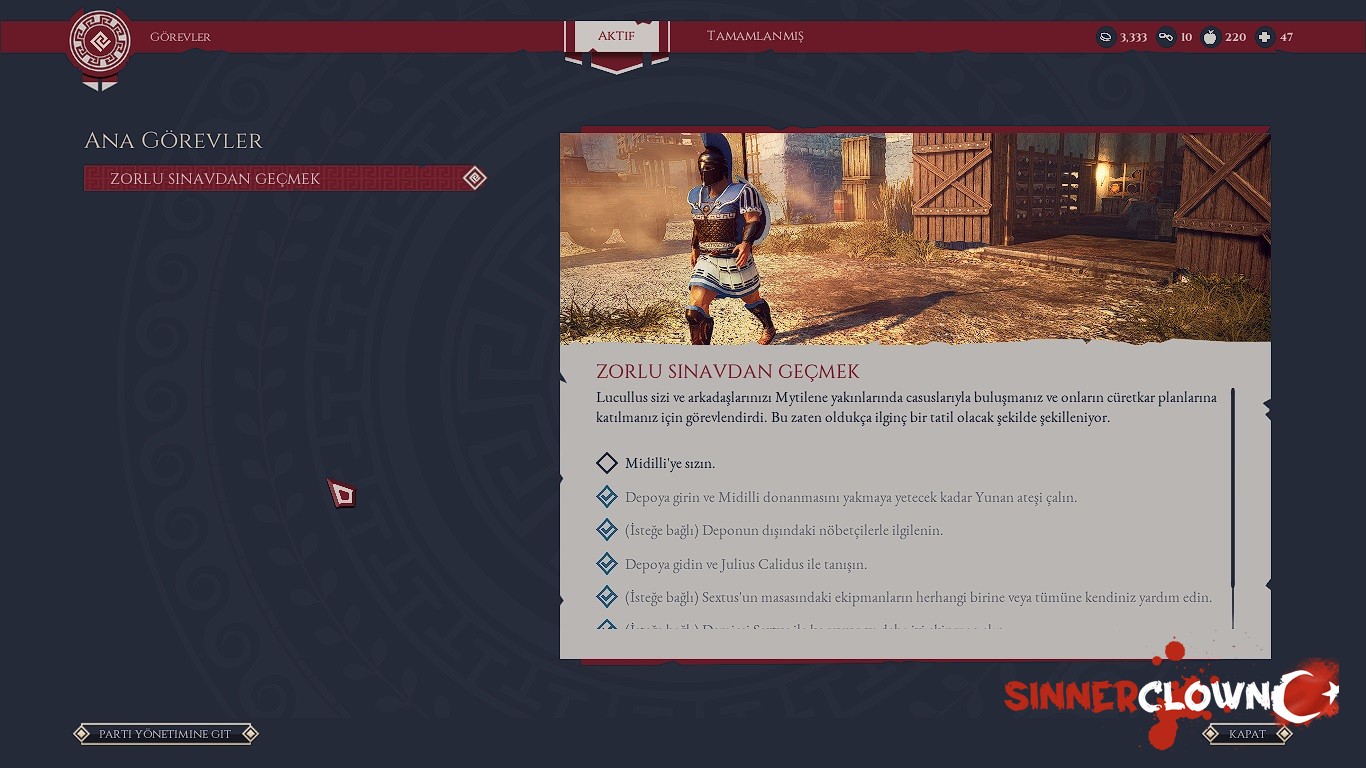Screen dimensions: 1366x768
Task: Open the Tamamlanmış quests tab
Action: (755, 36)
